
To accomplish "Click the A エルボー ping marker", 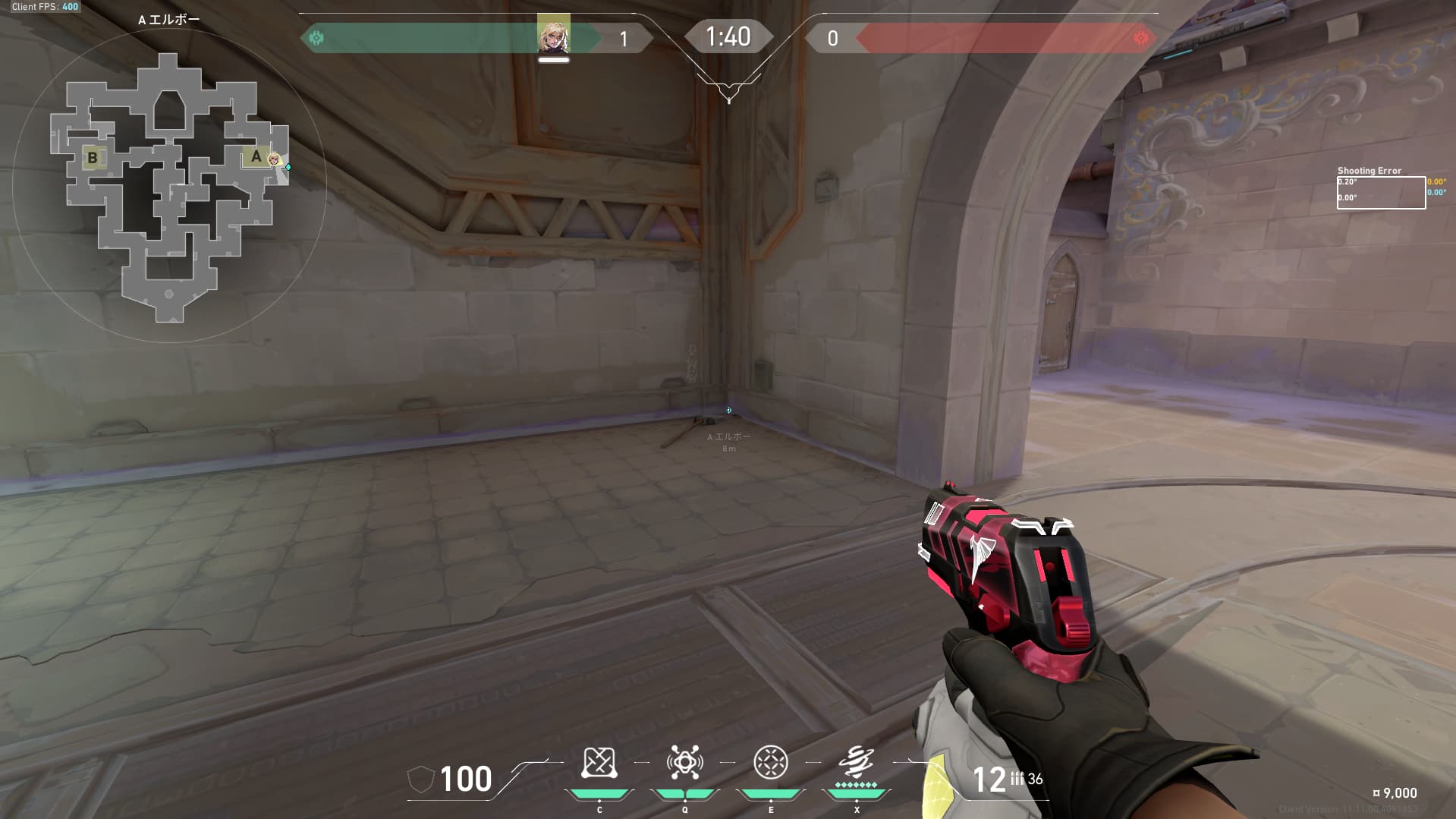I will [729, 411].
